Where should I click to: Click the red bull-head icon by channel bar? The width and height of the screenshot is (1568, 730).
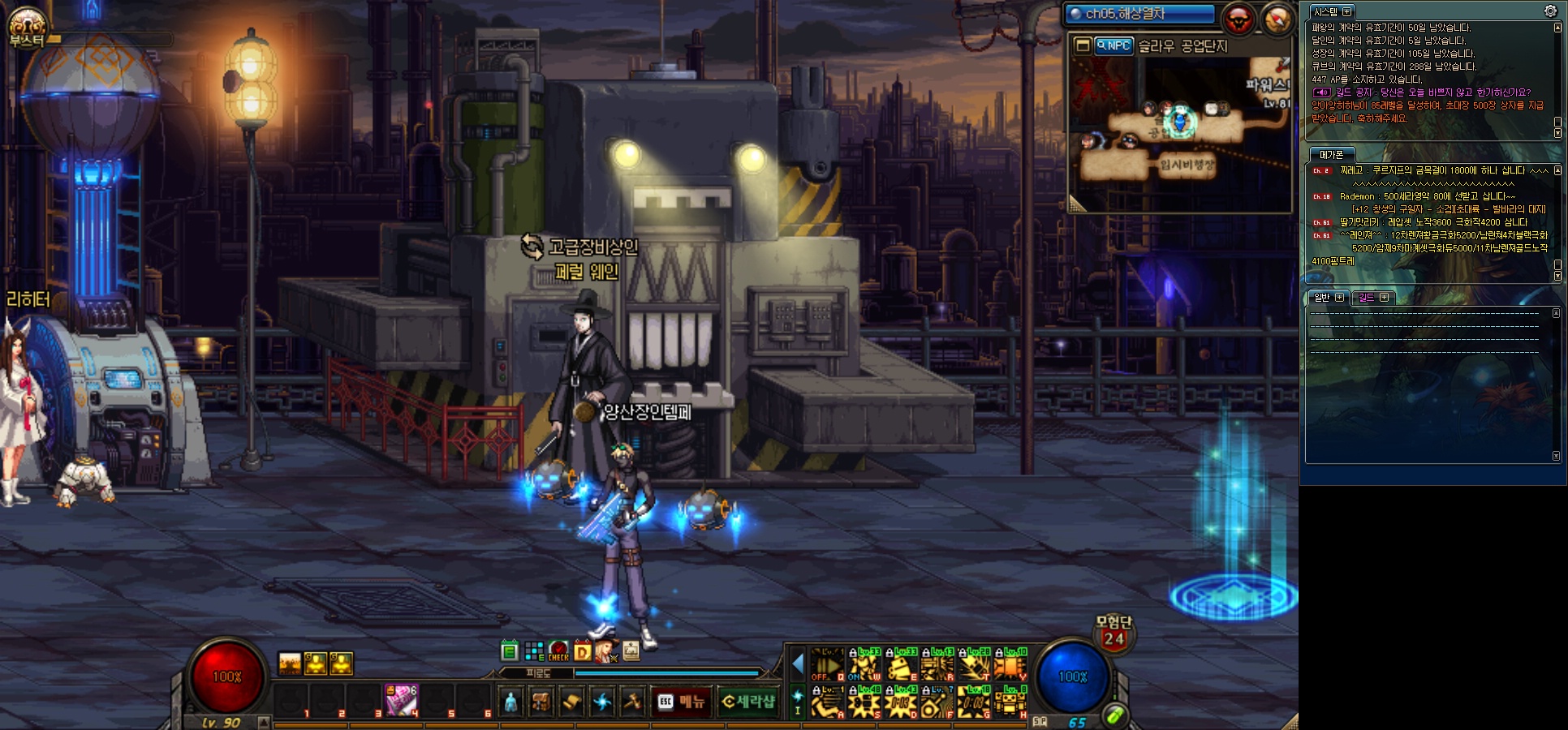(x=1238, y=18)
